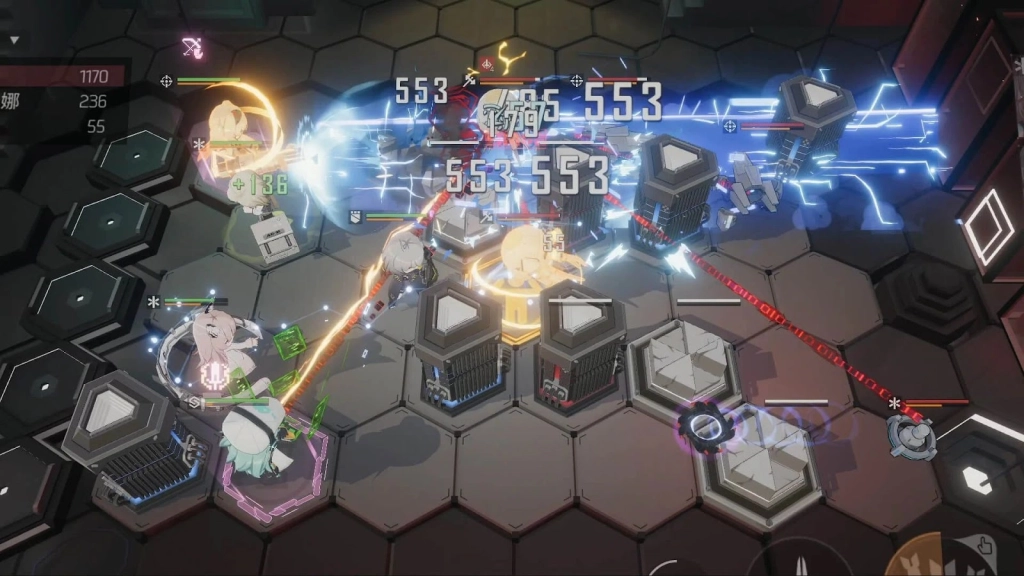Screen dimensions: 1024x576
Task: Collapse the damage stats panel arrow
Action: [x=14, y=39]
